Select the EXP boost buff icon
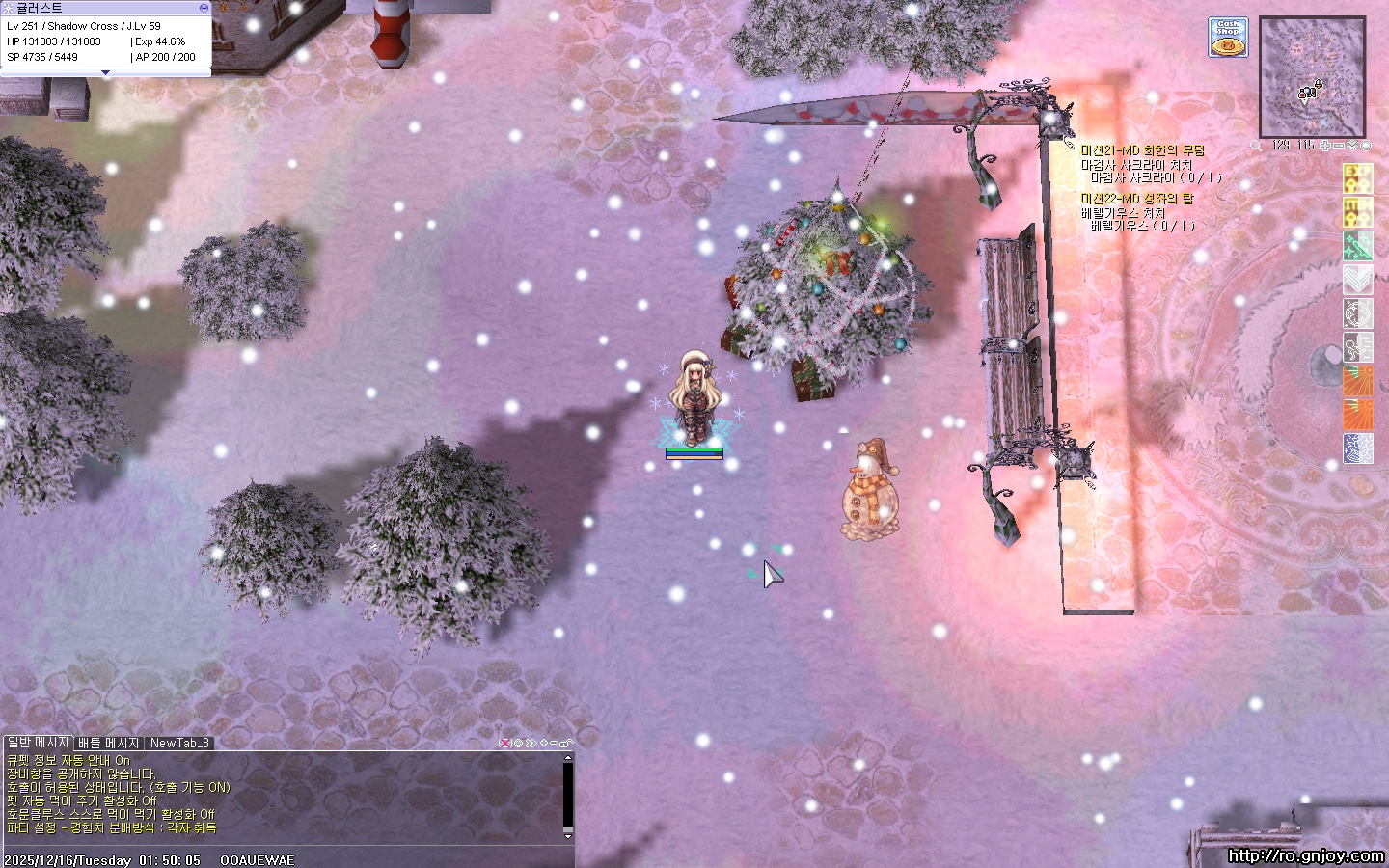The image size is (1389, 868). [x=1357, y=178]
